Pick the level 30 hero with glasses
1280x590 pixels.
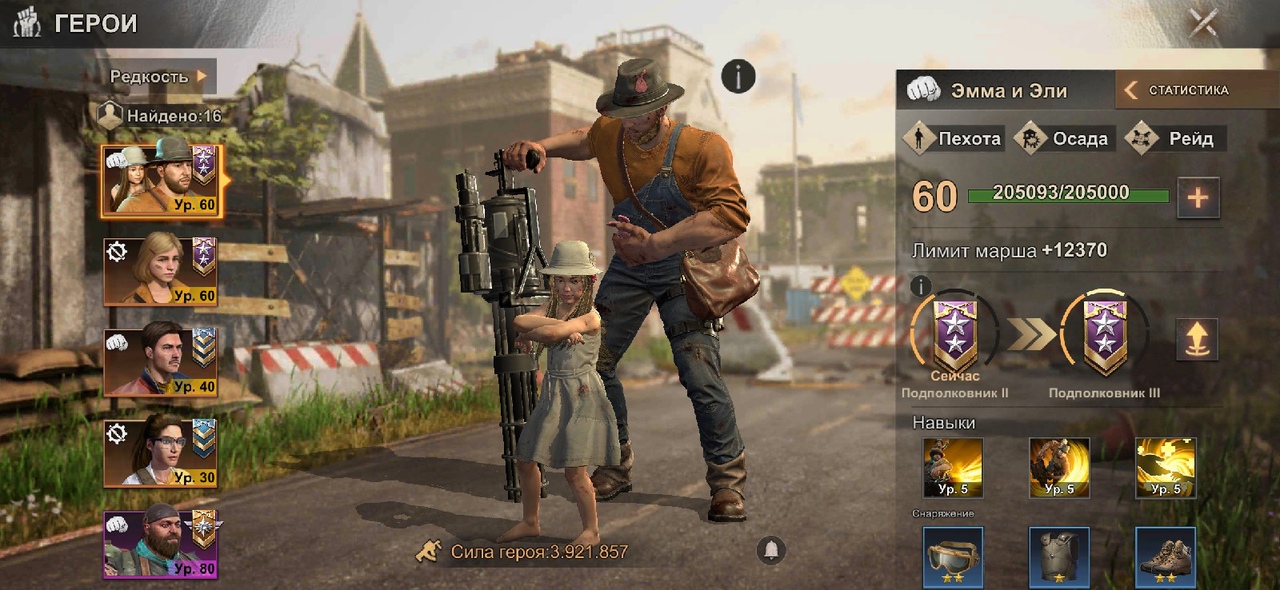point(160,453)
